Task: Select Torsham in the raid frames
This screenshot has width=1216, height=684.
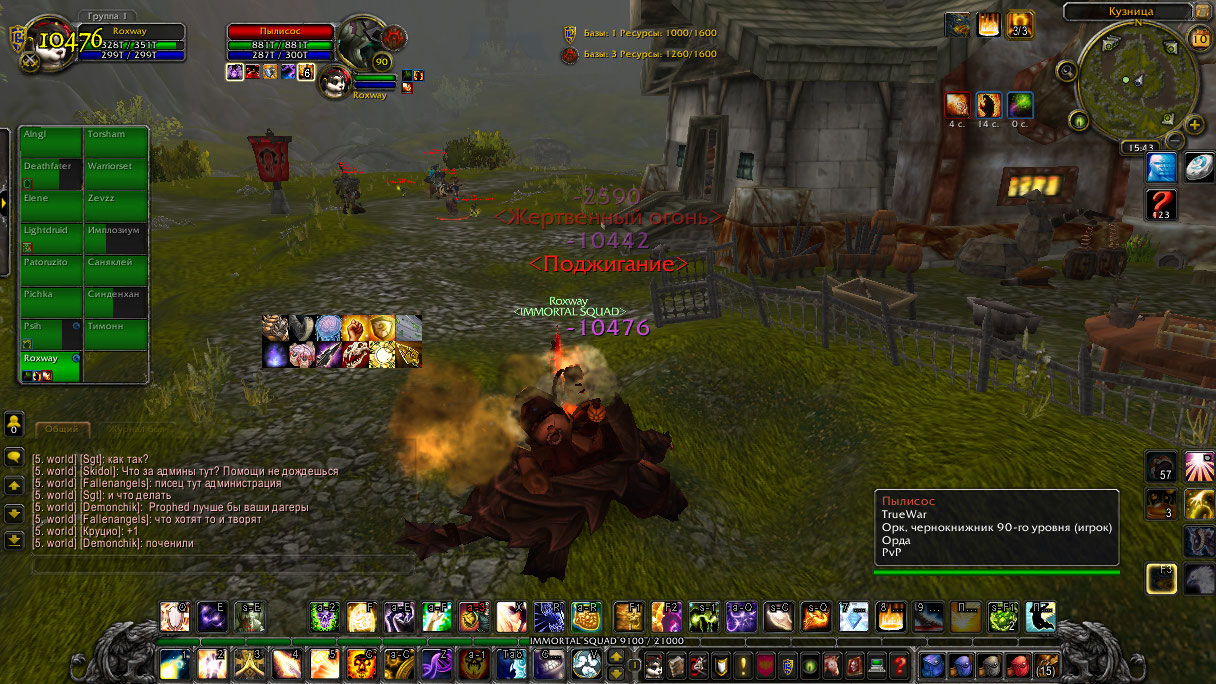Action: 116,141
